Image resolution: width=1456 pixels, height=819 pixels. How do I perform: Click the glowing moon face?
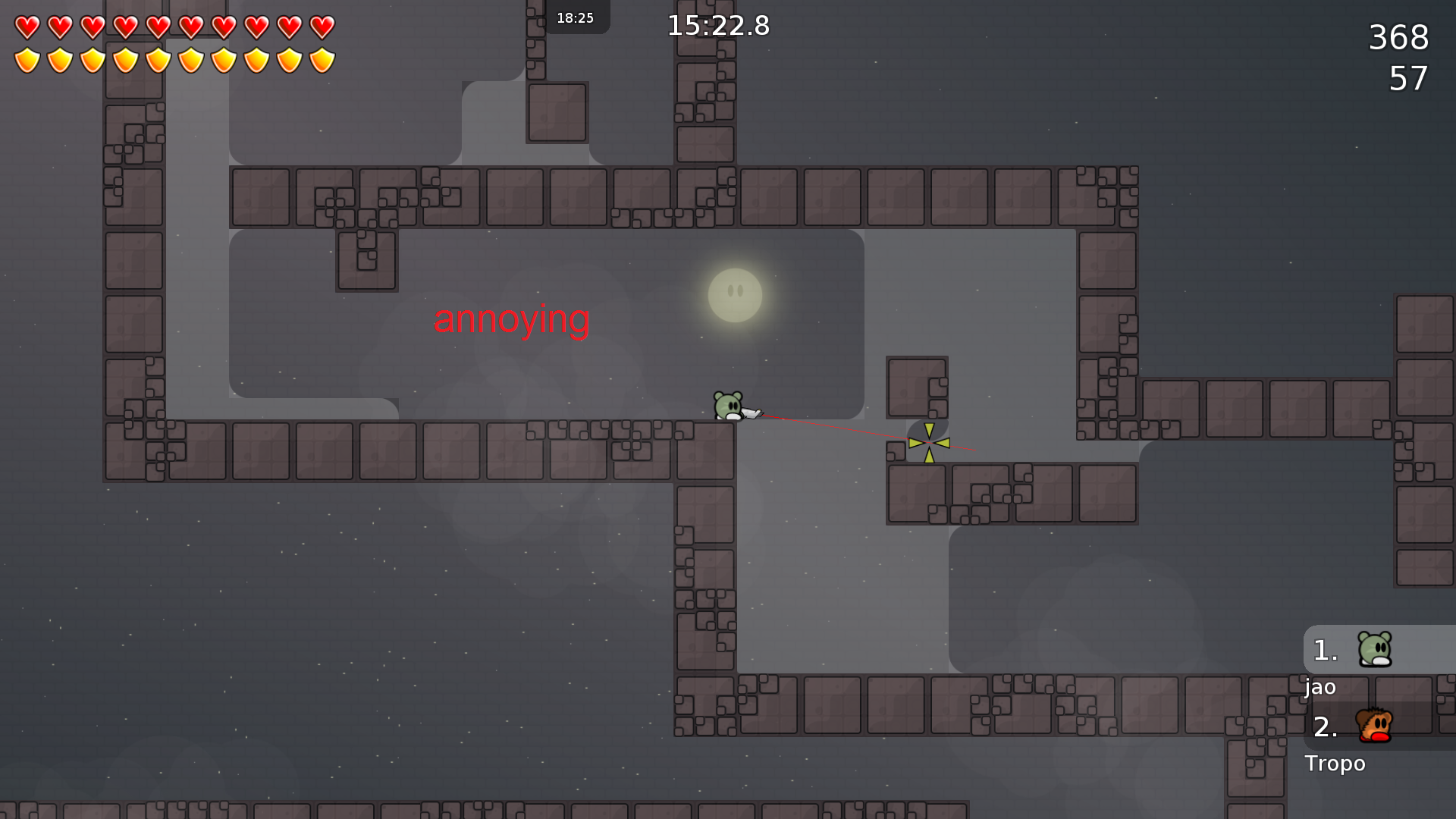(733, 294)
